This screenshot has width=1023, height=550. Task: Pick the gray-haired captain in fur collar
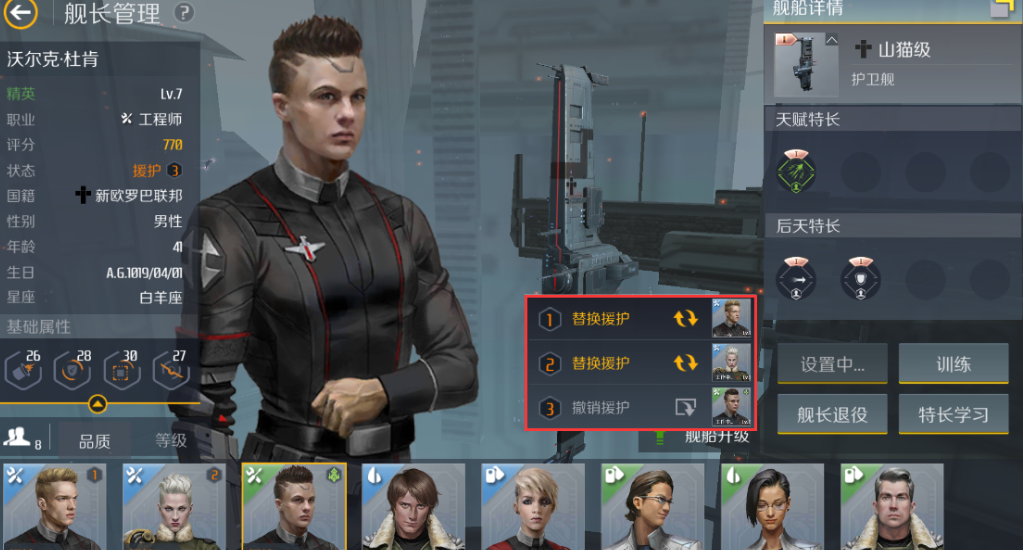coord(892,506)
